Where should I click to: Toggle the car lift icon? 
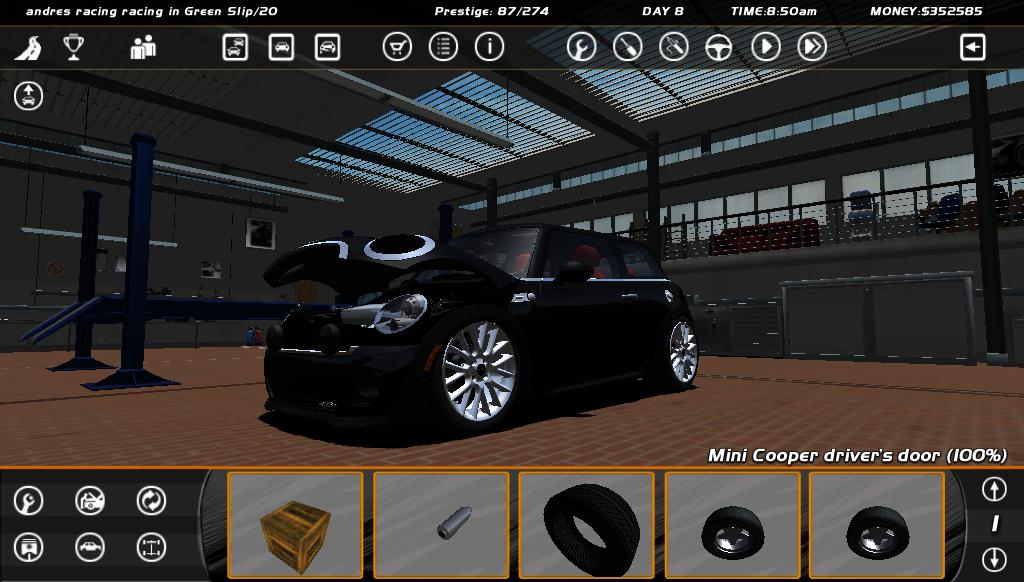29,96
